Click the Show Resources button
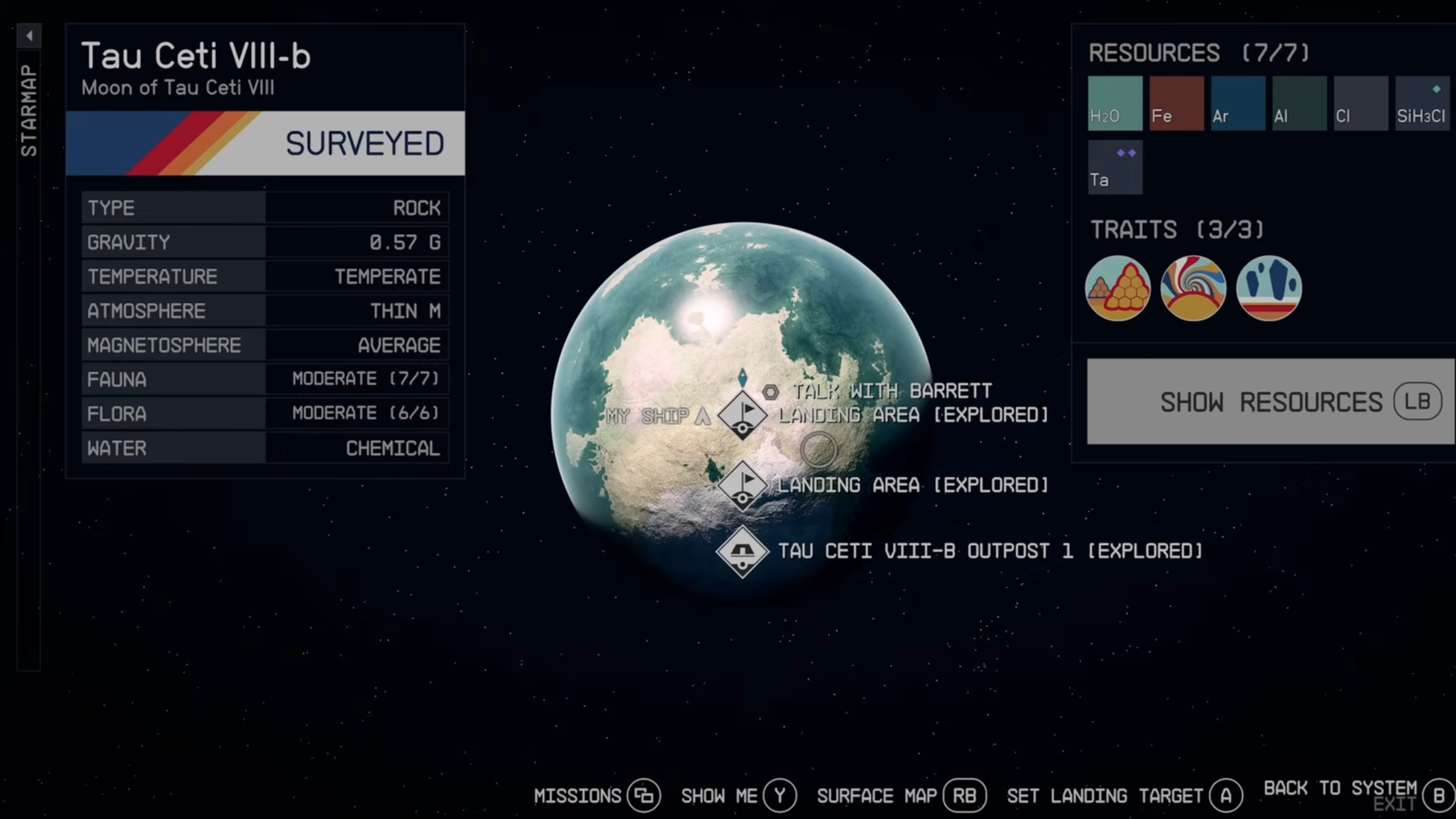The image size is (1456, 819). 1270,401
